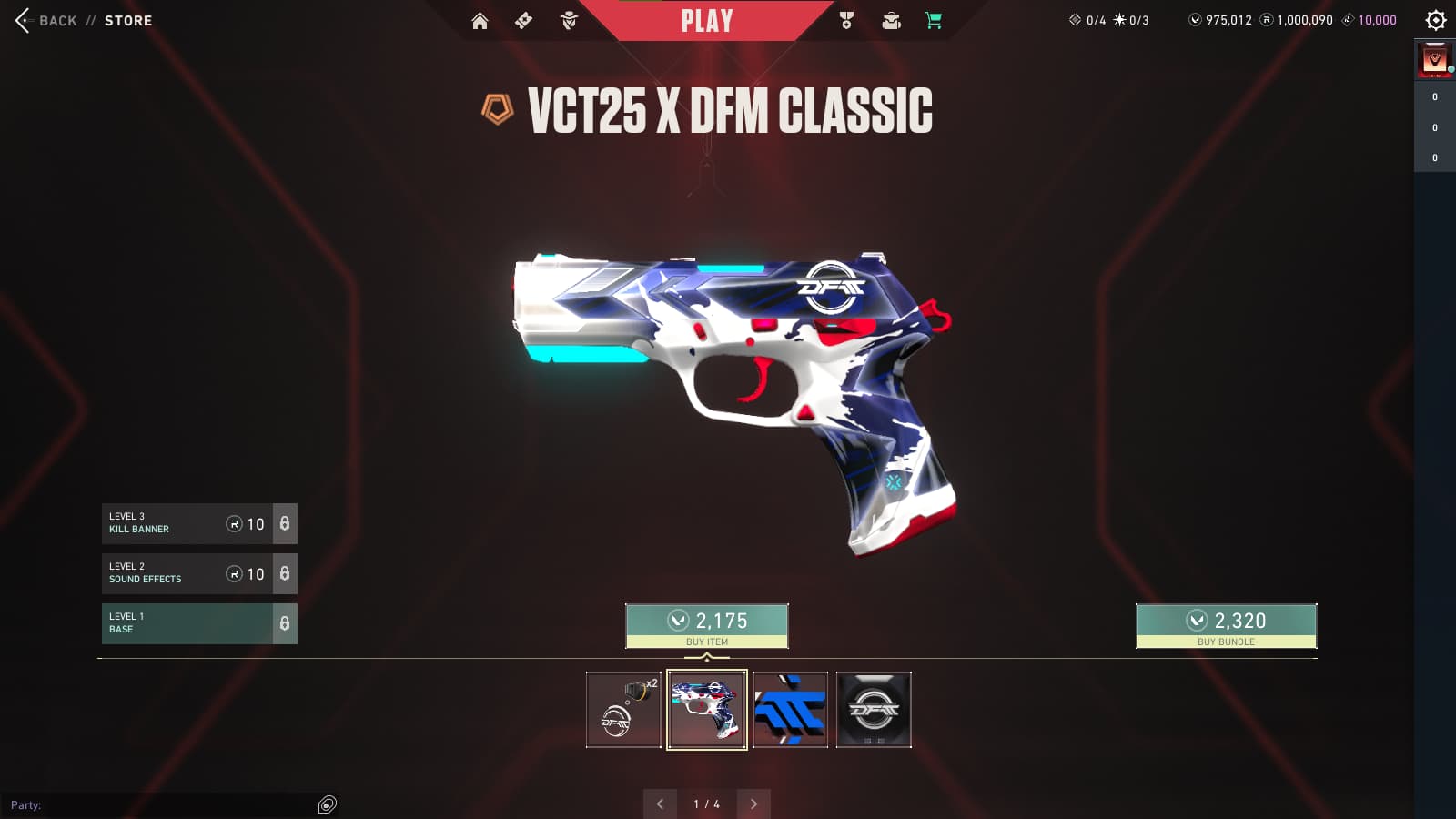Open the agents icon beside PLAY
Viewport: 1456px width, 819px height.
[569, 21]
